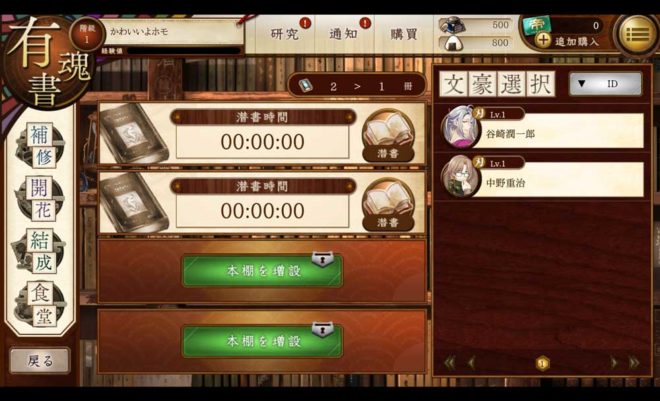Viewport: 660px width, 401px height.
Task: Go back with the 戻る button
Action: click(40, 359)
